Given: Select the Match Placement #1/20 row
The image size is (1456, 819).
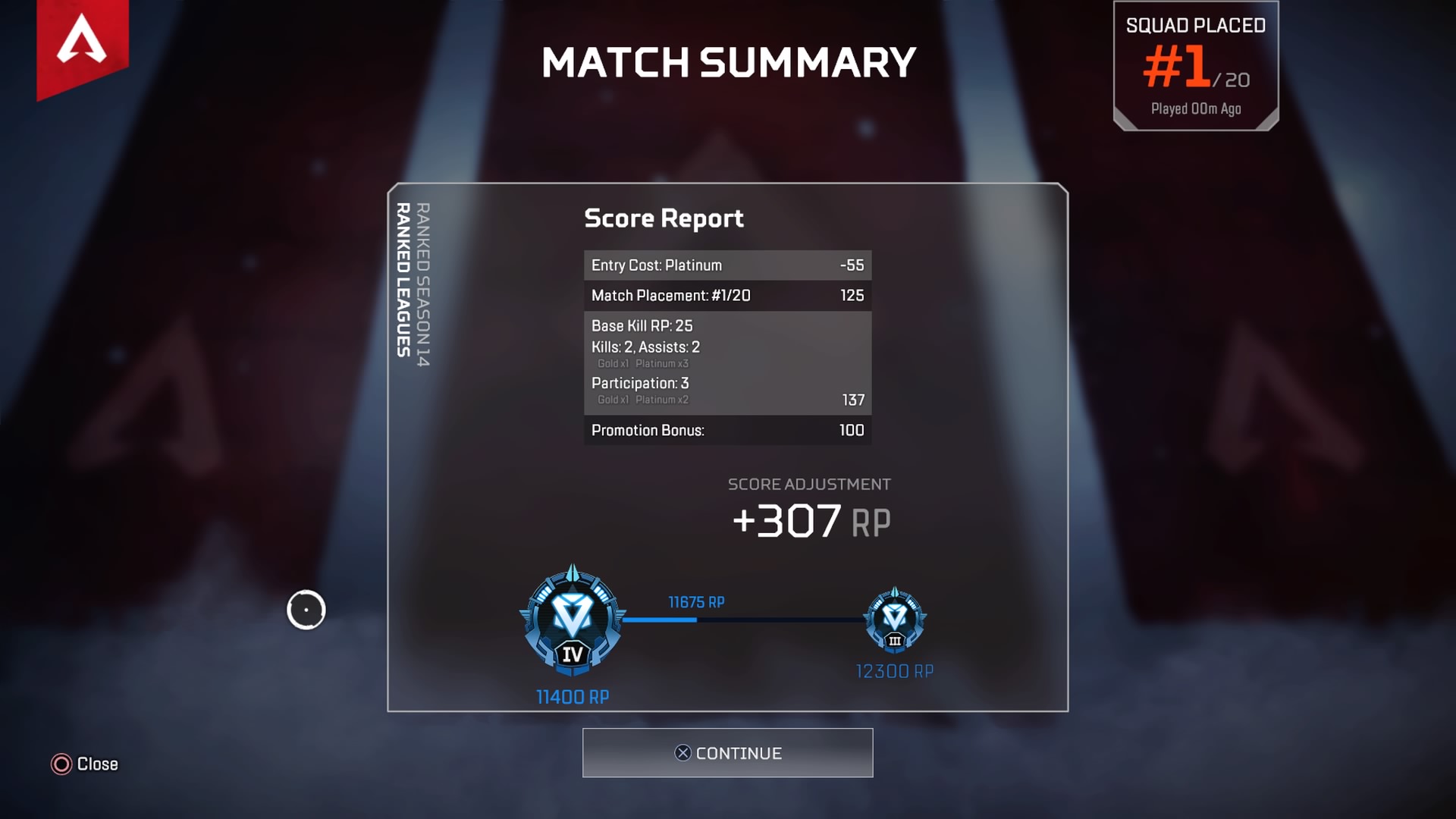Looking at the screenshot, I should (x=726, y=296).
